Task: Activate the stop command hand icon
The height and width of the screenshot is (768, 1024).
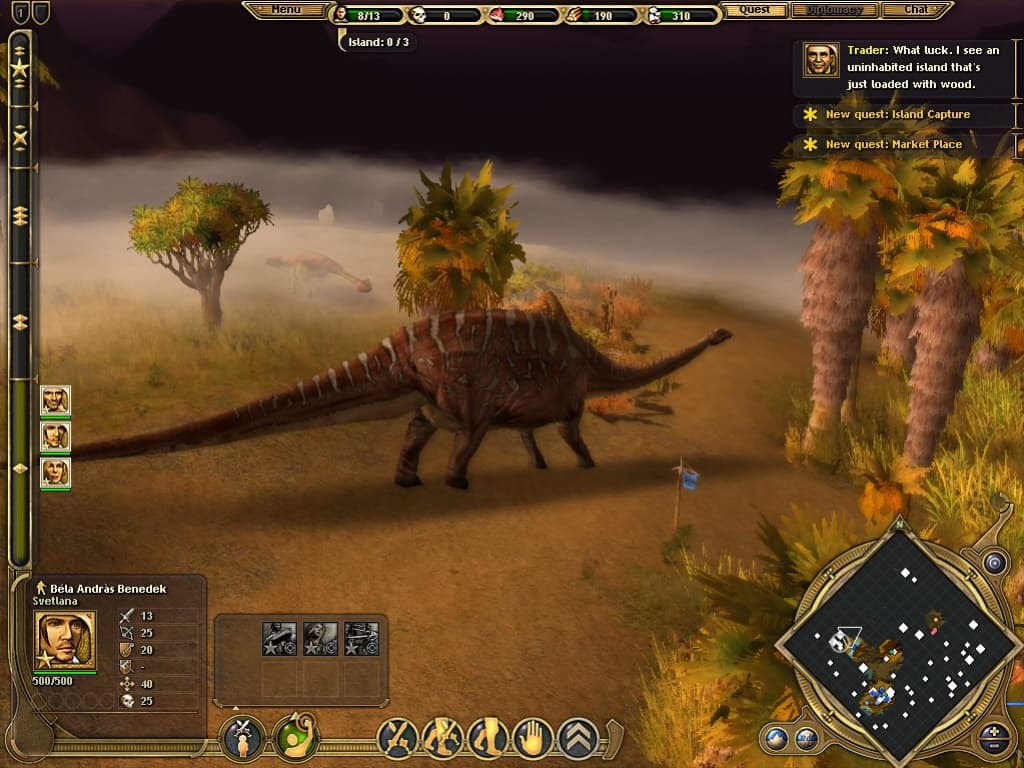Action: click(x=533, y=738)
